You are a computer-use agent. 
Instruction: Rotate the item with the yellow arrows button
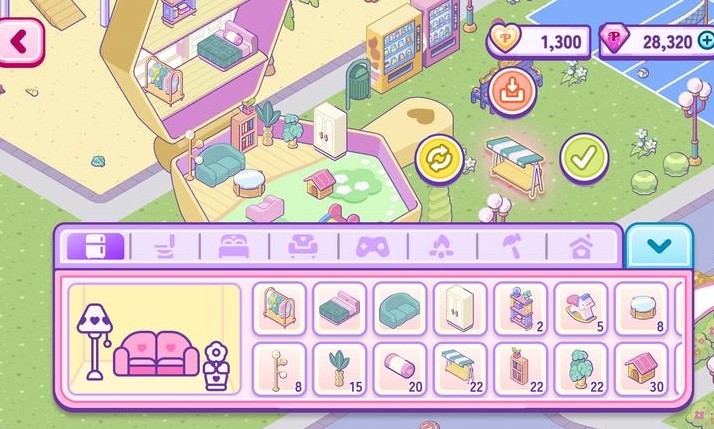point(440,158)
